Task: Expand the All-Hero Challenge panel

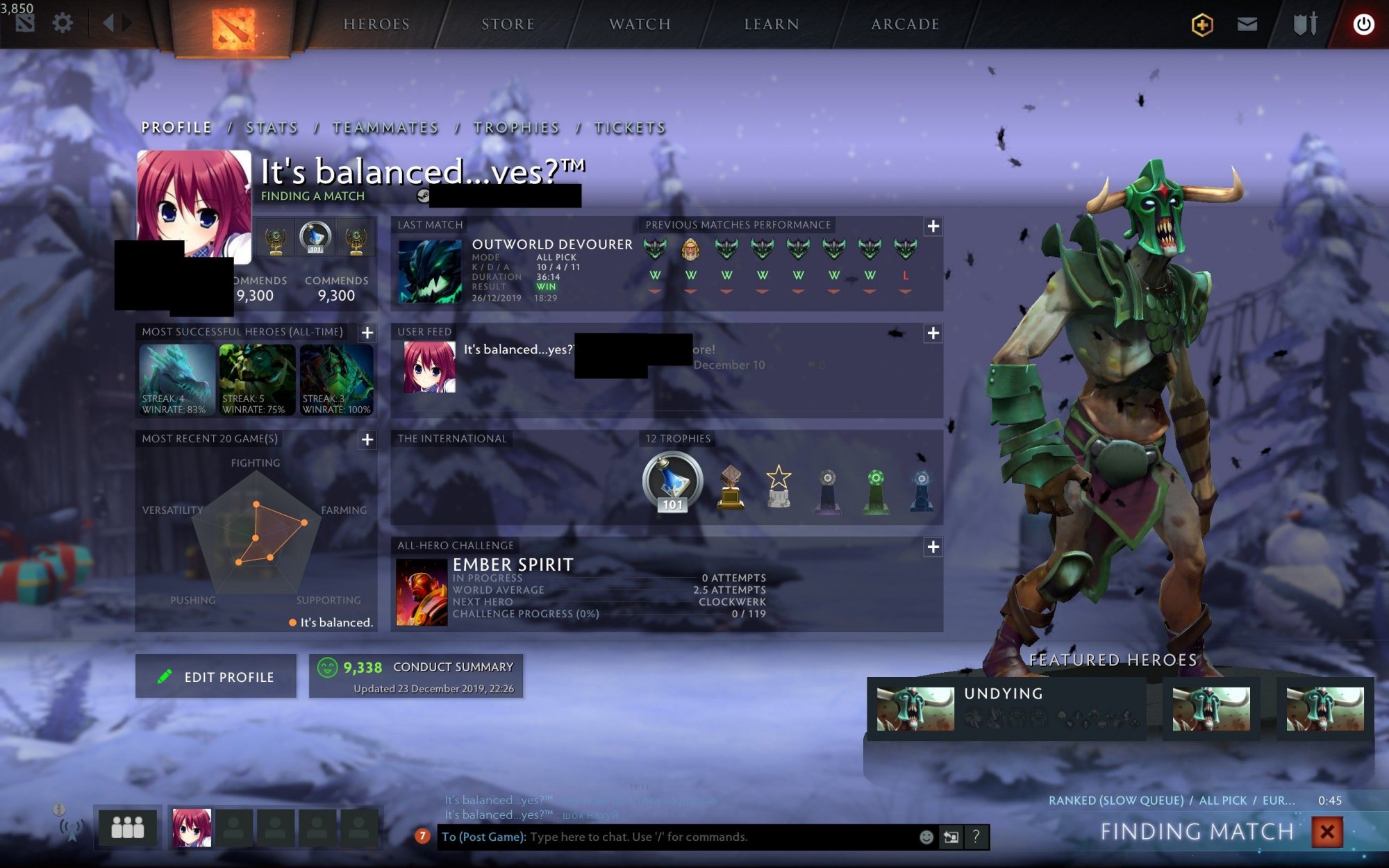Action: pos(933,547)
